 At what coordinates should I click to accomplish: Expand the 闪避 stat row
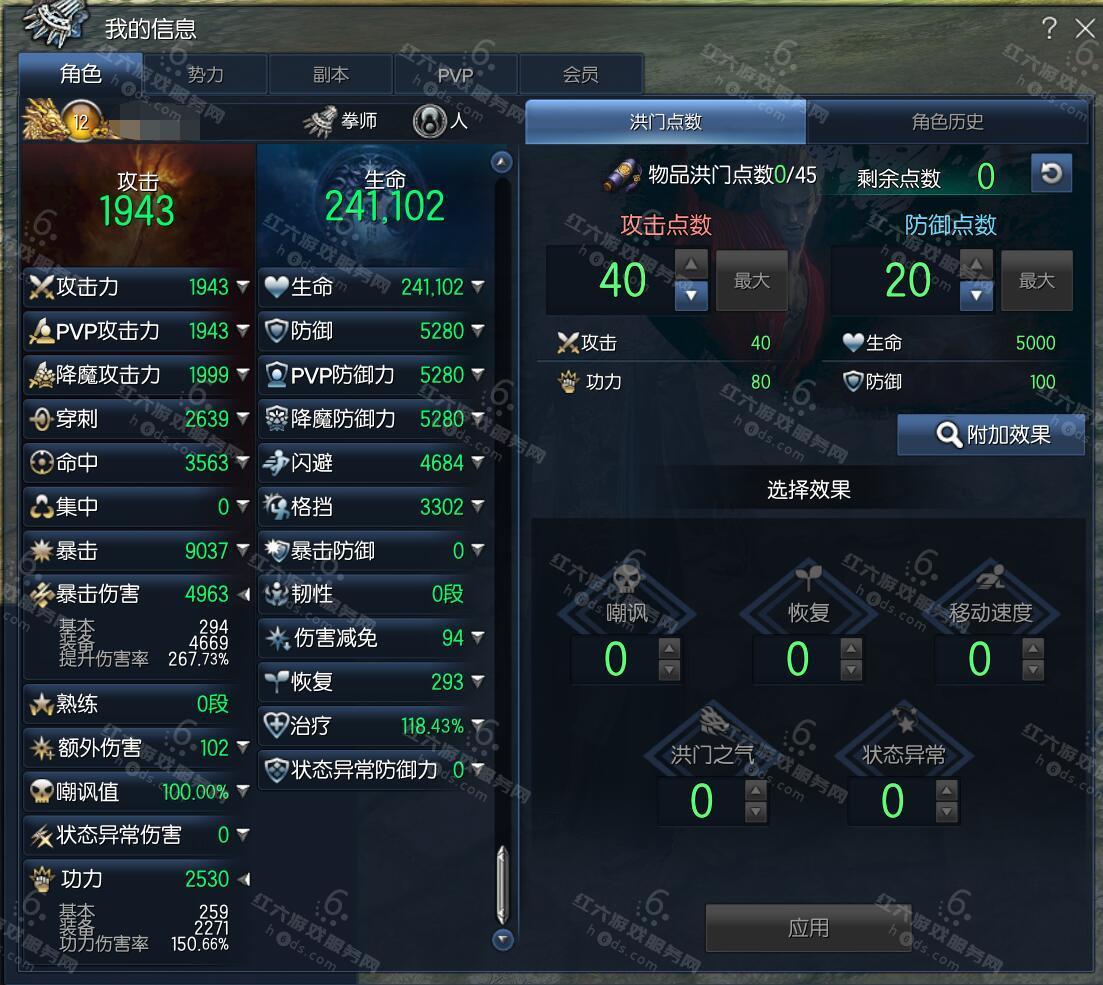(478, 463)
